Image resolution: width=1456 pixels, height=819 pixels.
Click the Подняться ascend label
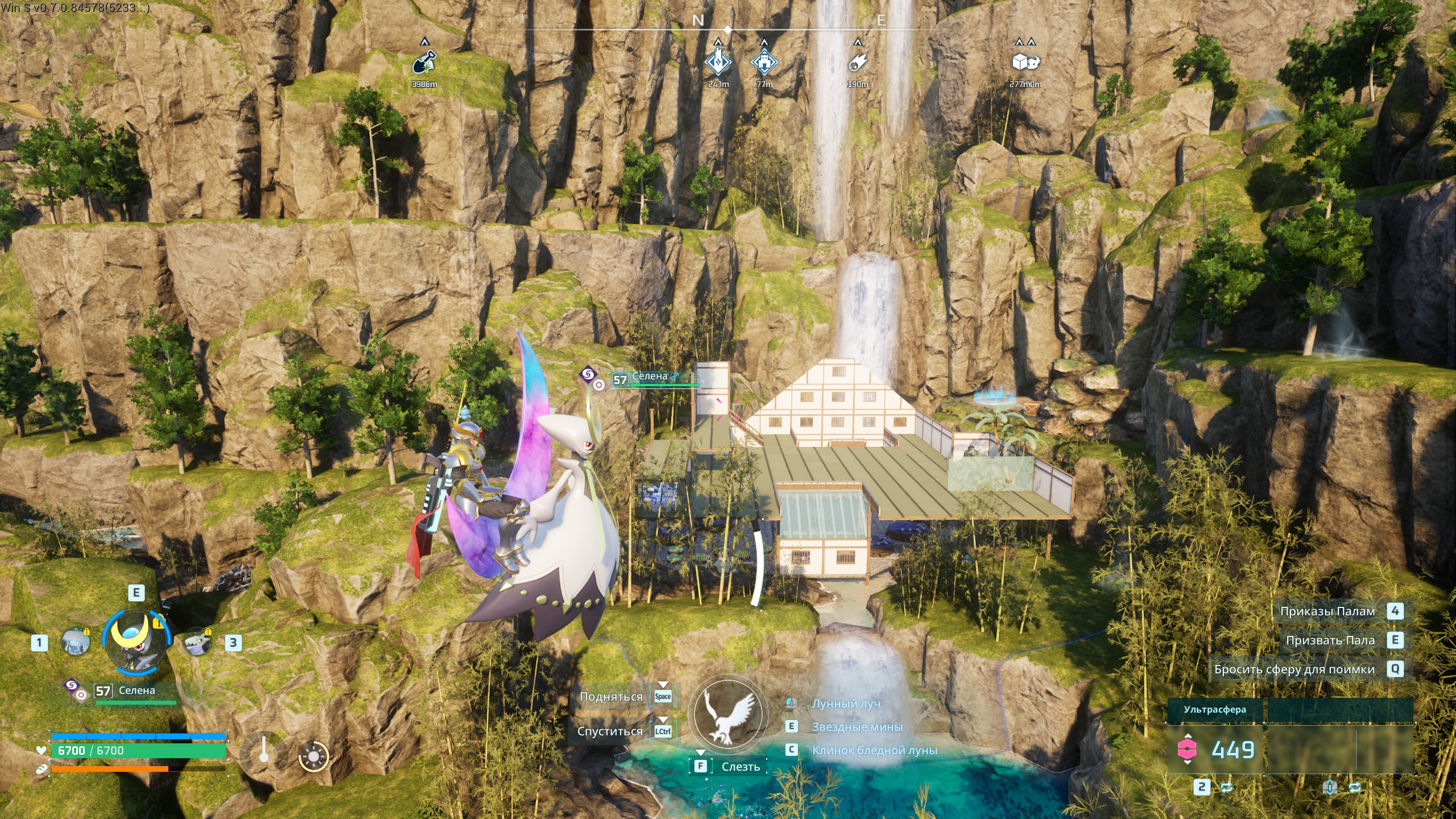click(611, 697)
